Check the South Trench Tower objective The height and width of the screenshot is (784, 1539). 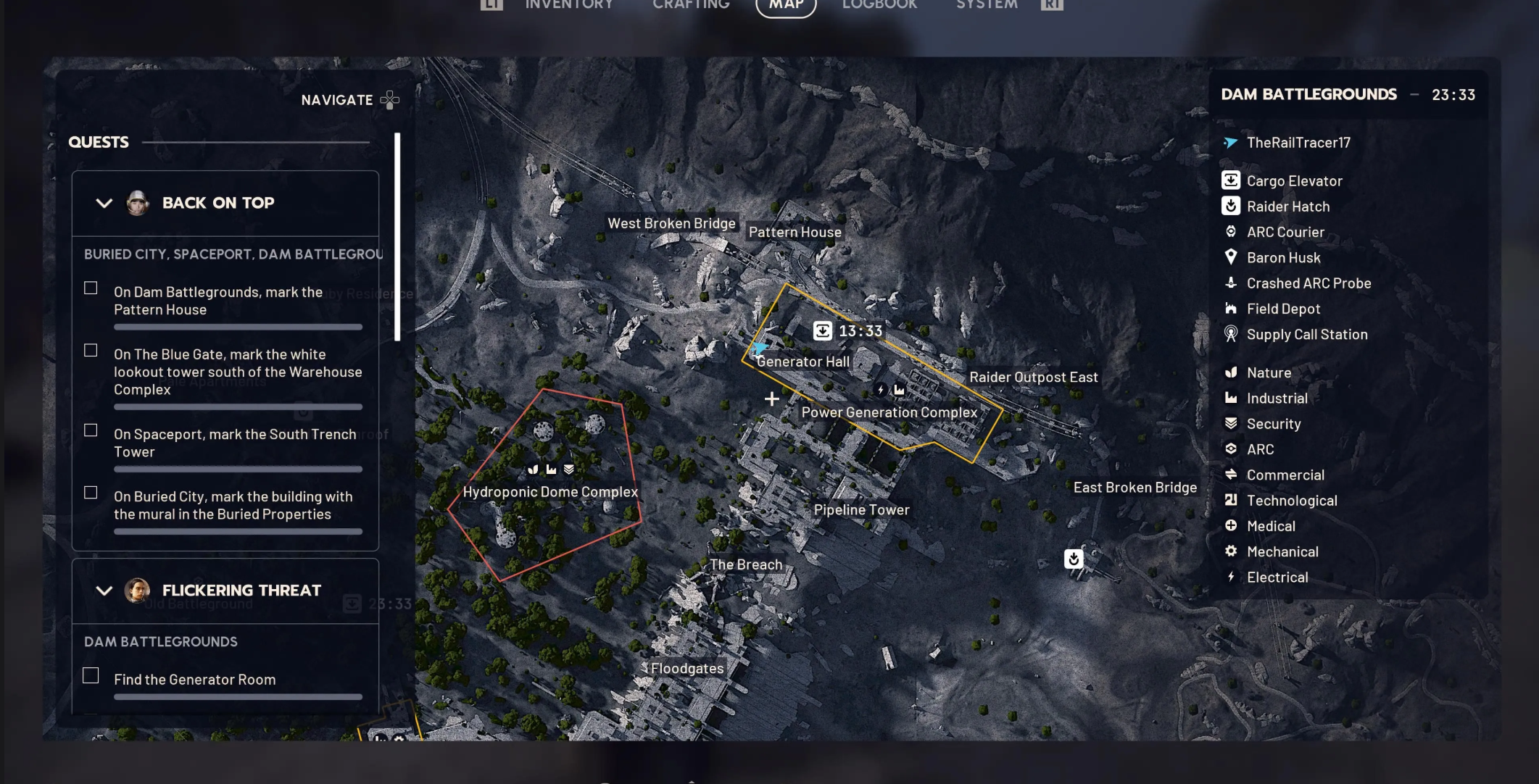(91, 430)
